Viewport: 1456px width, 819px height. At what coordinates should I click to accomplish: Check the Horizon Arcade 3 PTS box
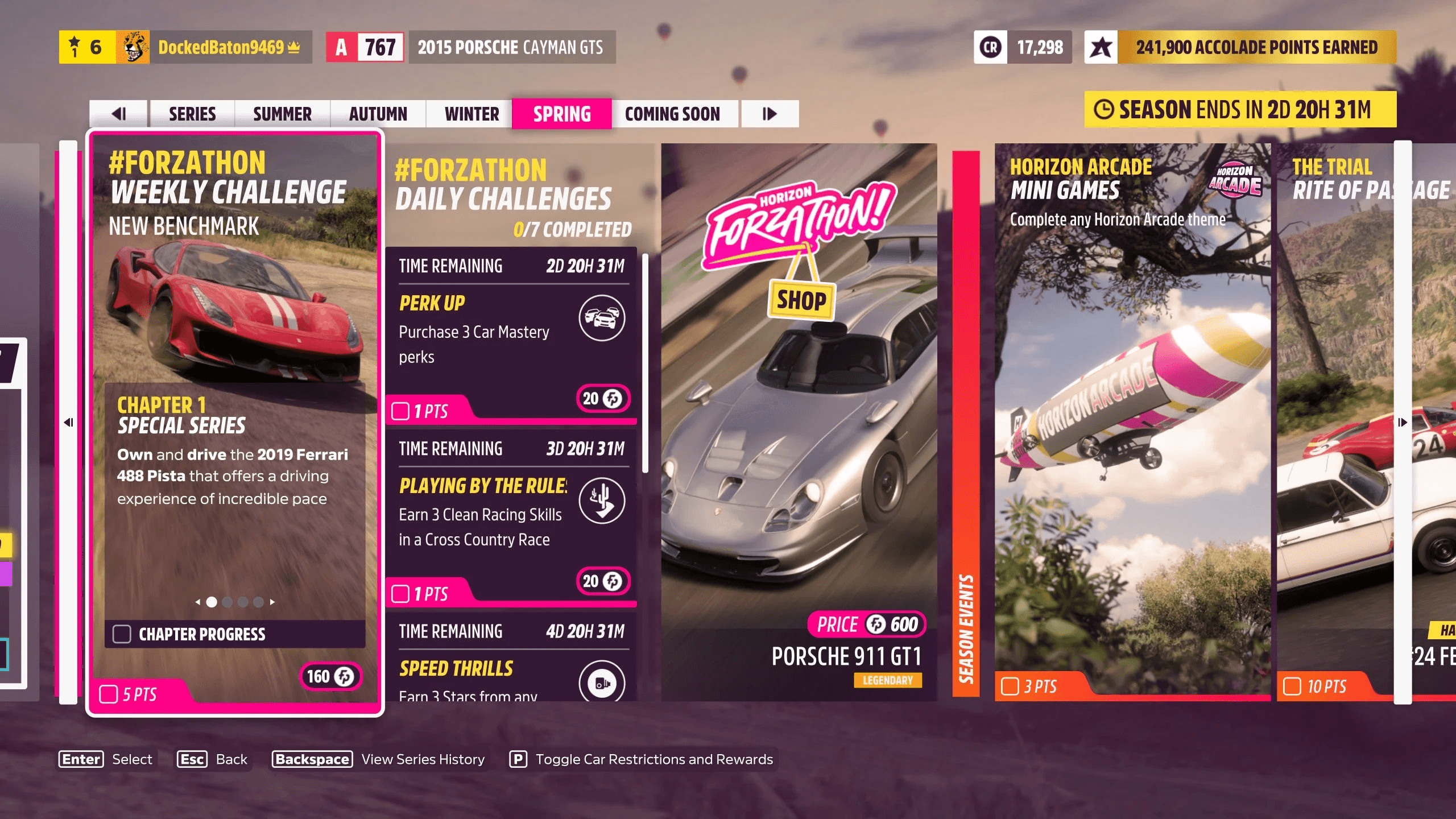point(1011,687)
